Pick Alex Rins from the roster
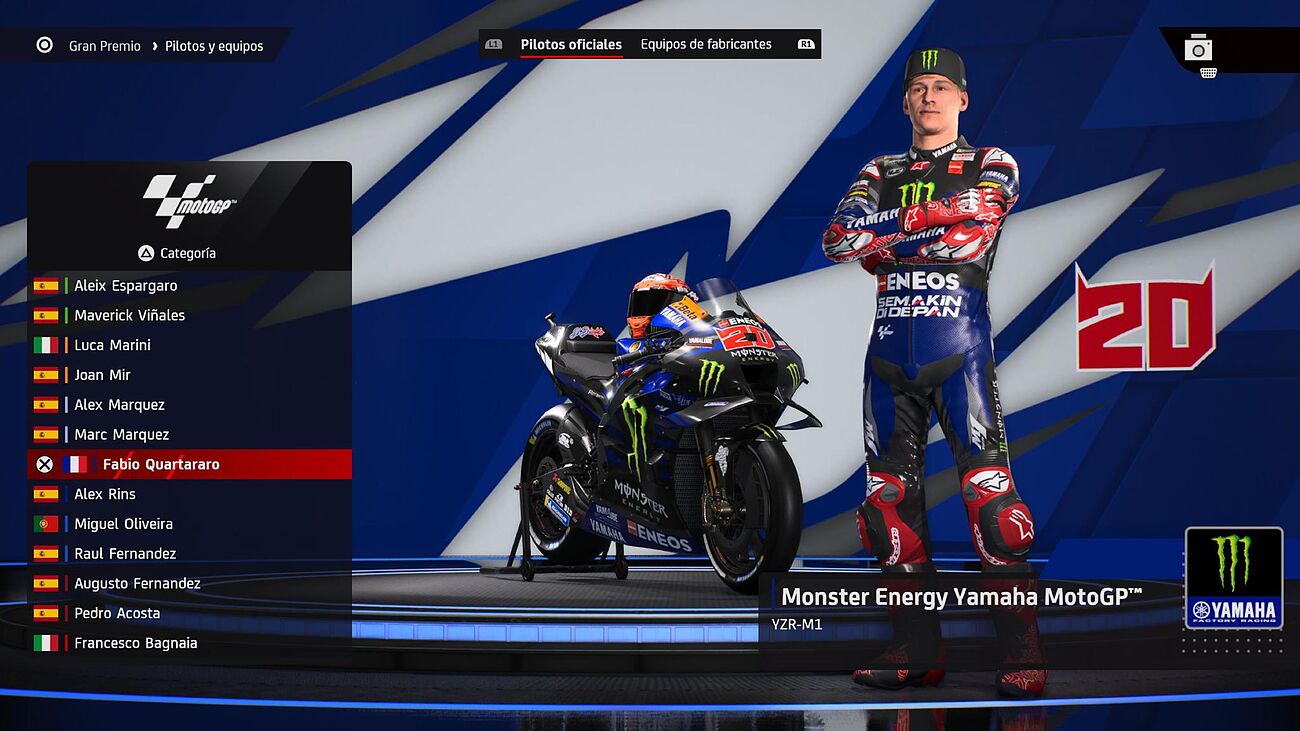This screenshot has height=731, width=1300. (104, 494)
